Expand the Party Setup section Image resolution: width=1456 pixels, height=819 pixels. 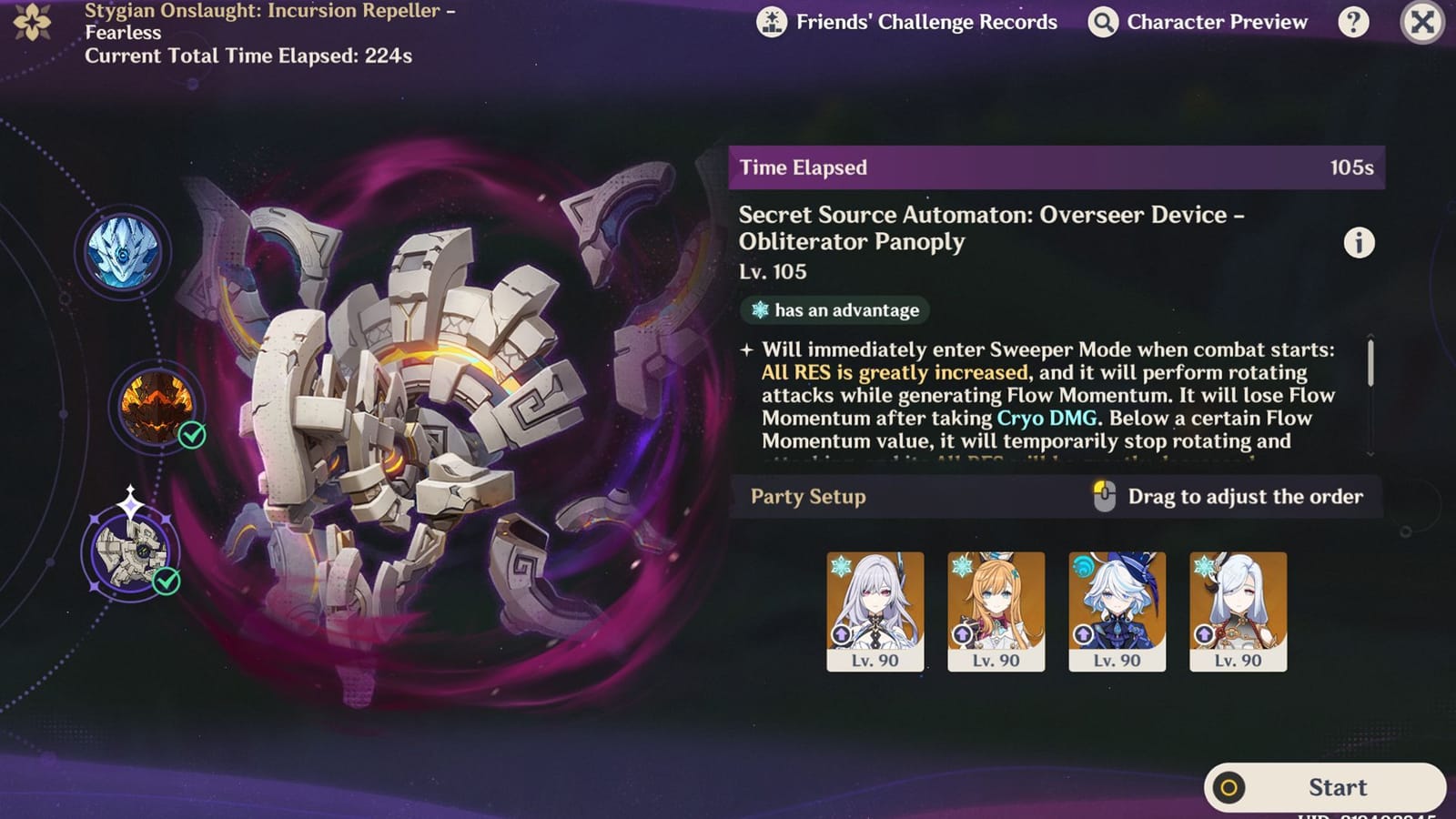point(806,497)
